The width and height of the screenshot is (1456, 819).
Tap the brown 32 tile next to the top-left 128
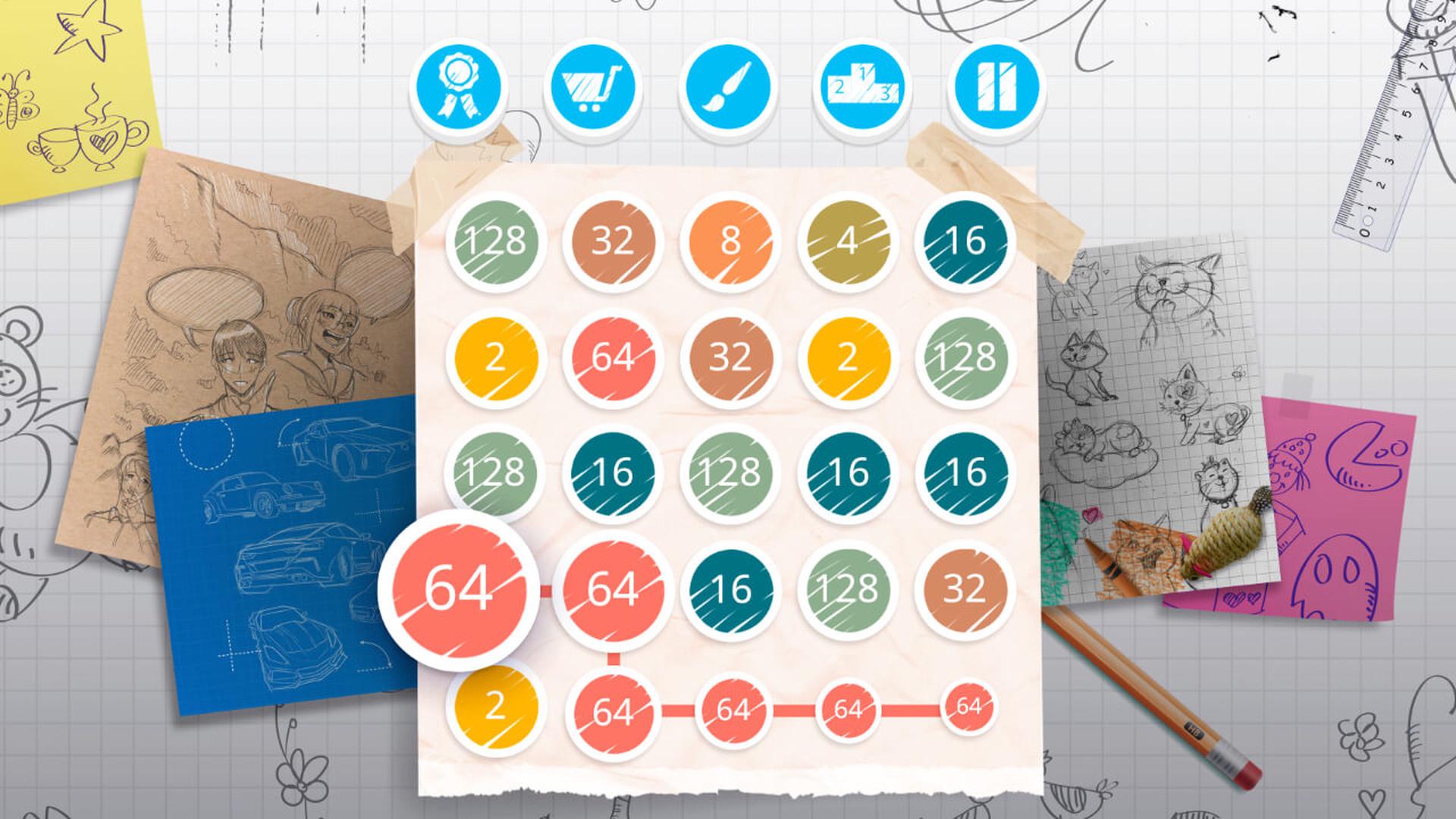(611, 241)
